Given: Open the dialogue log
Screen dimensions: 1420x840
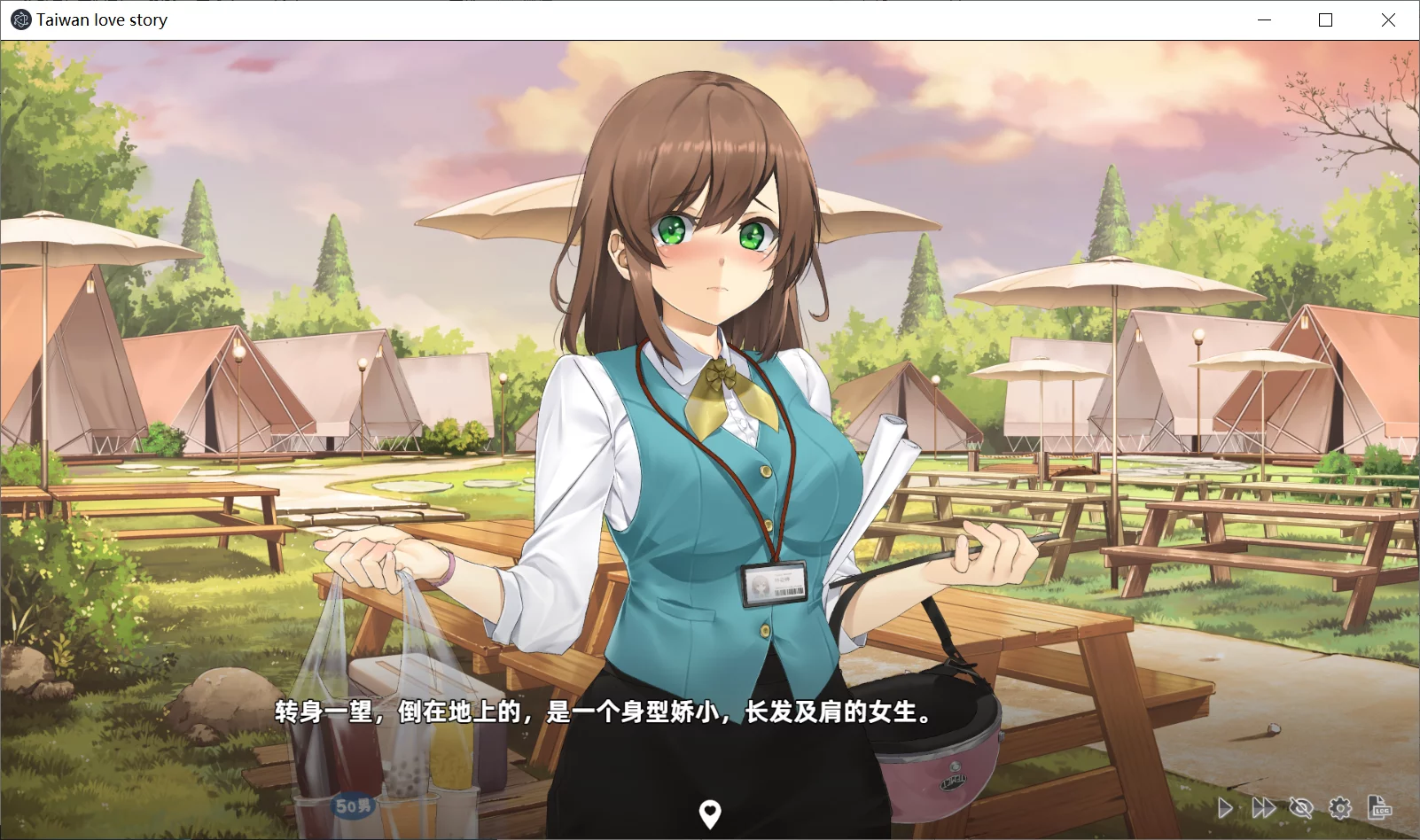Looking at the screenshot, I should (x=1379, y=807).
